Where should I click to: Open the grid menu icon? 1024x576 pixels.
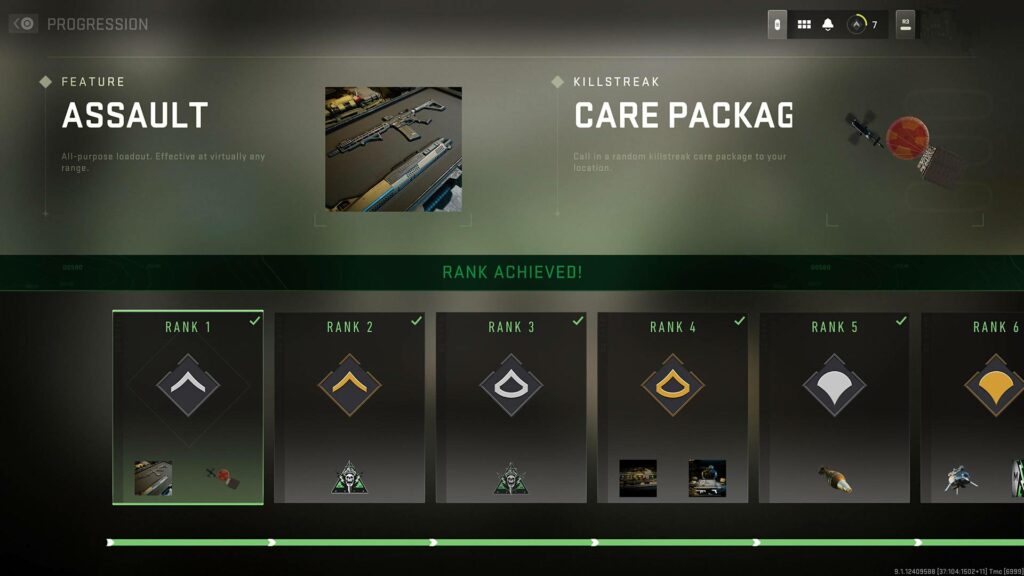(804, 24)
